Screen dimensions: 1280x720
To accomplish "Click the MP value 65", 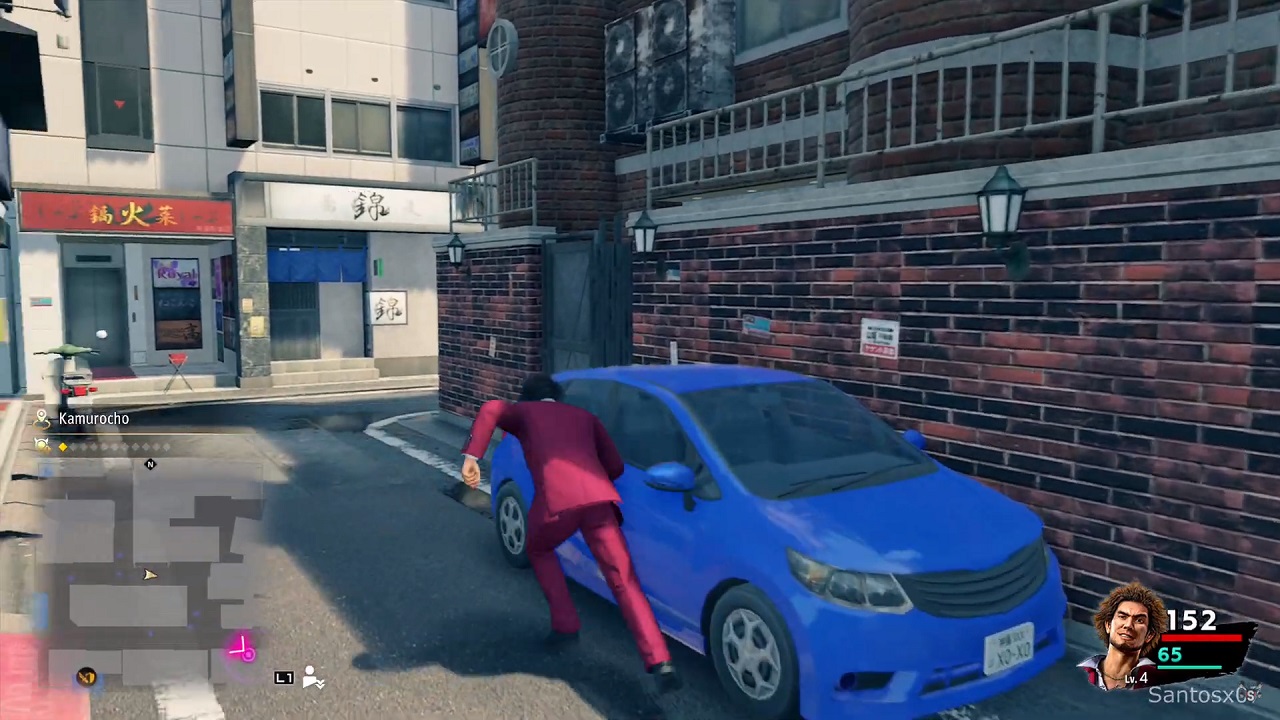I will click(x=1170, y=655).
